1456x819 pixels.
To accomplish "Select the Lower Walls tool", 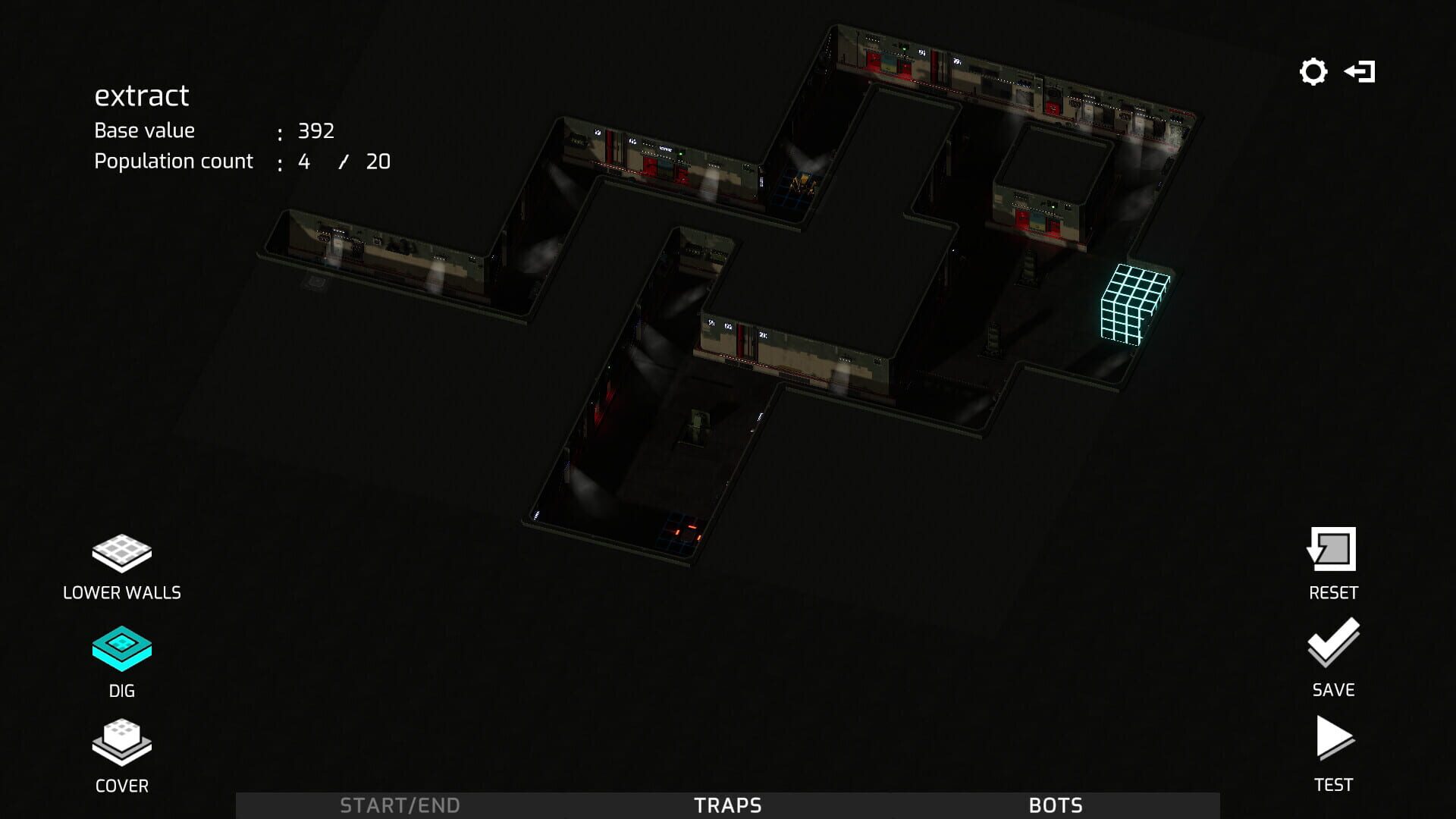I will click(x=121, y=554).
